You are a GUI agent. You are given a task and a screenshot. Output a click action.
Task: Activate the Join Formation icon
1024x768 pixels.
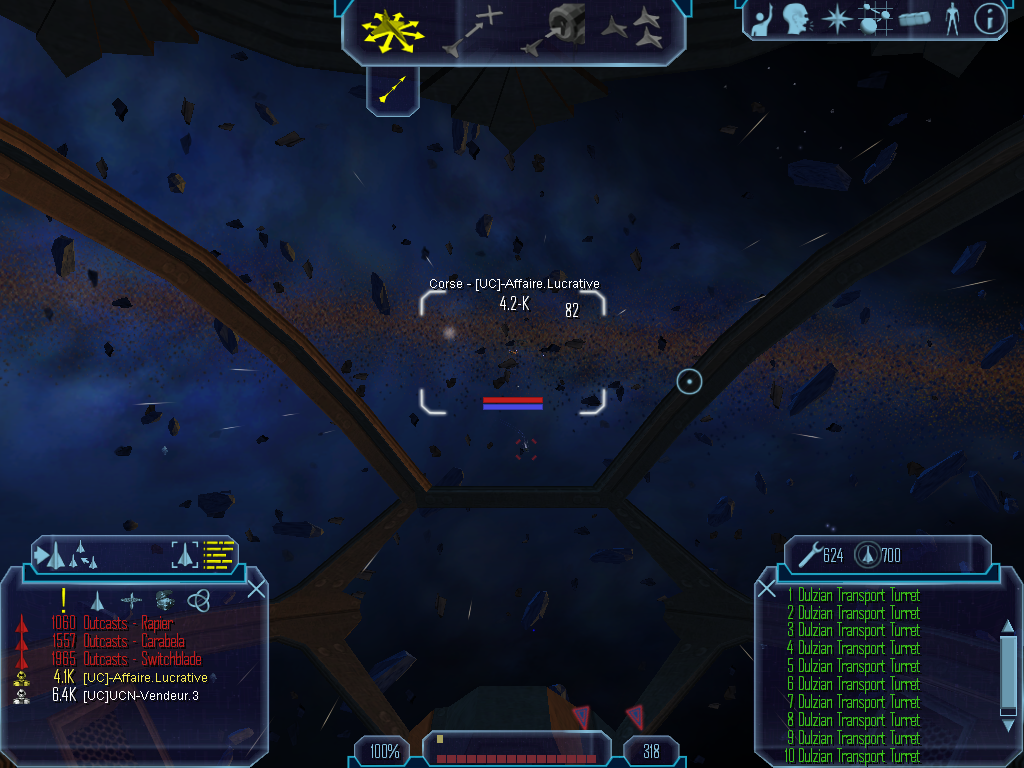[634, 29]
